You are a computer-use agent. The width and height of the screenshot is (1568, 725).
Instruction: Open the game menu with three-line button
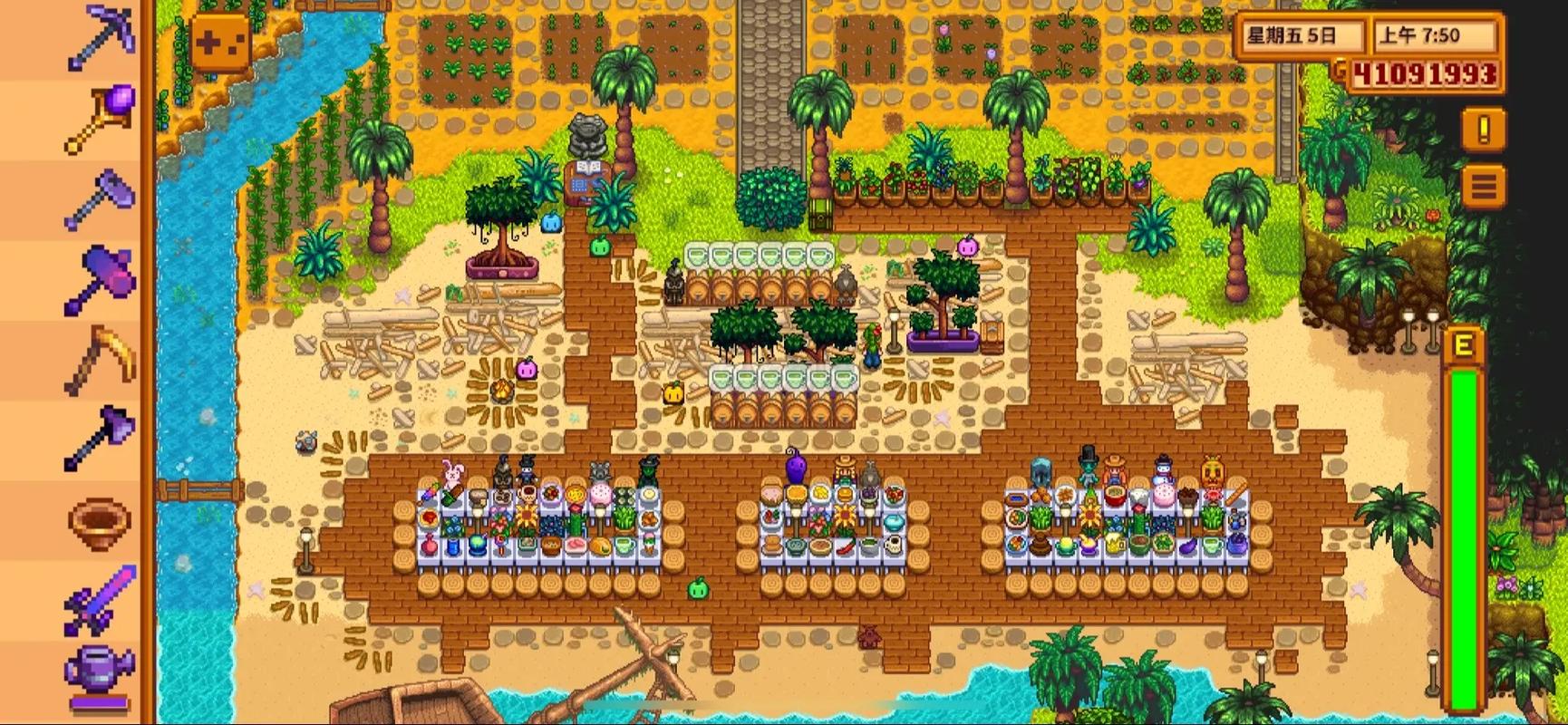1483,188
